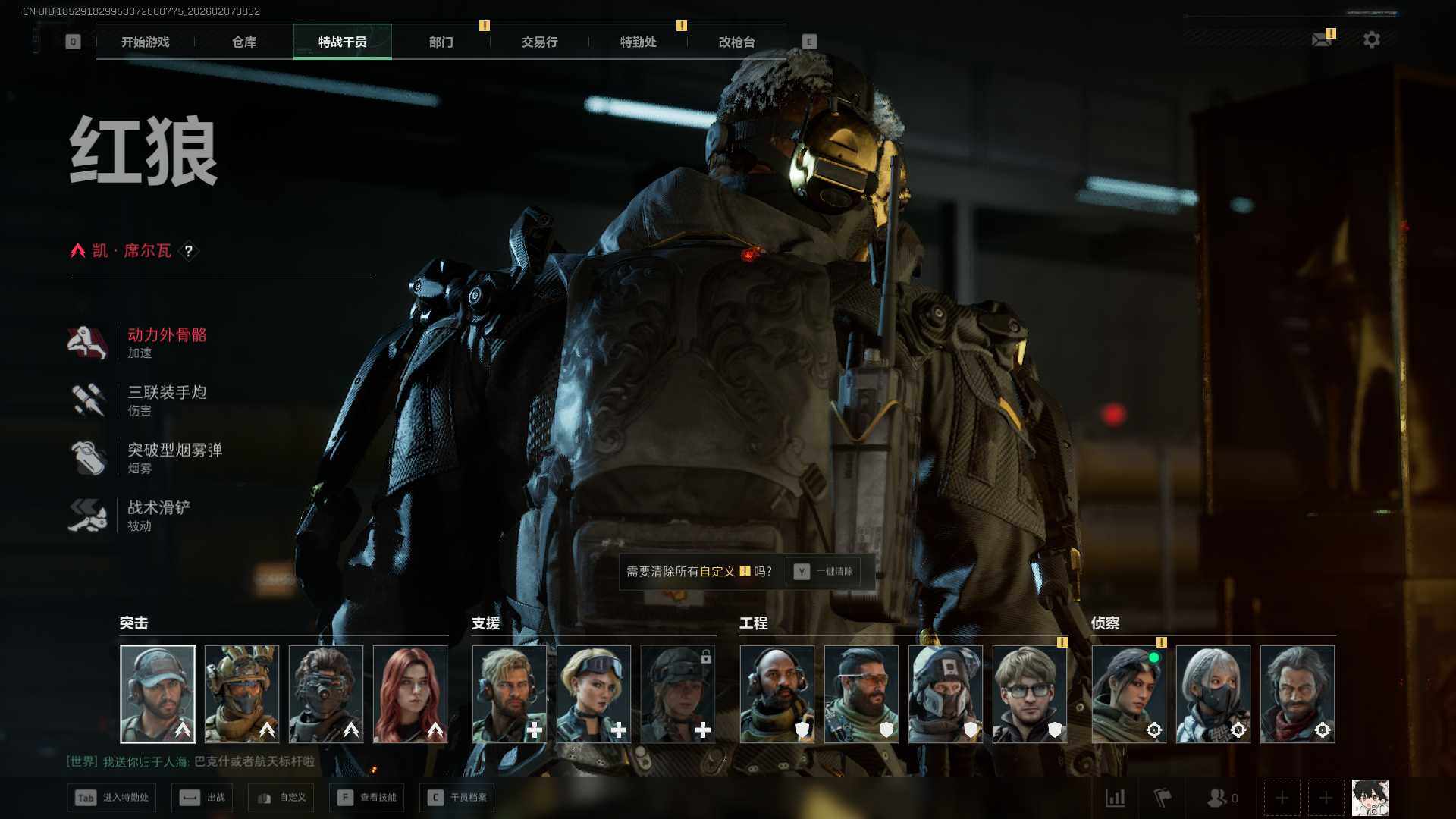Open the 交易行 tab

[x=539, y=42]
